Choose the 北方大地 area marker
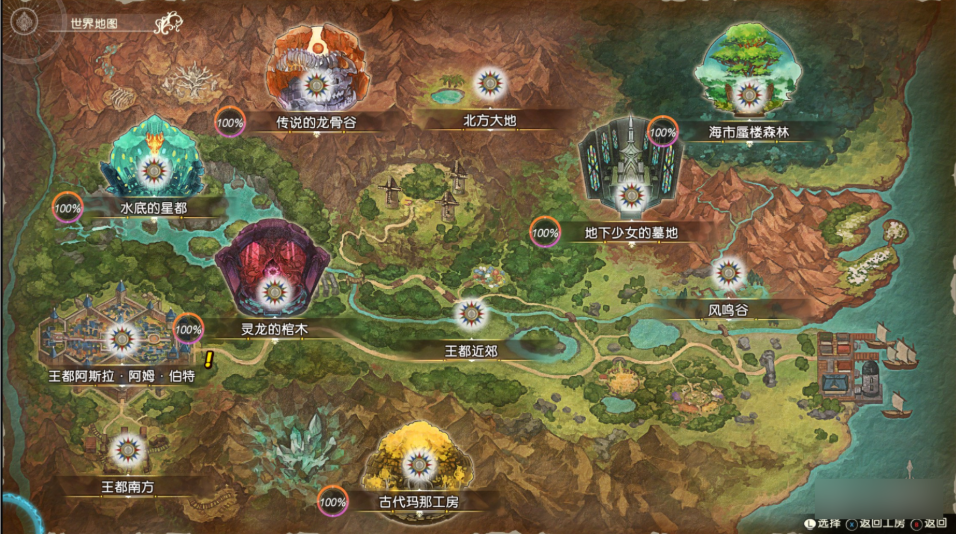Screen dimensions: 956x534 tap(488, 84)
